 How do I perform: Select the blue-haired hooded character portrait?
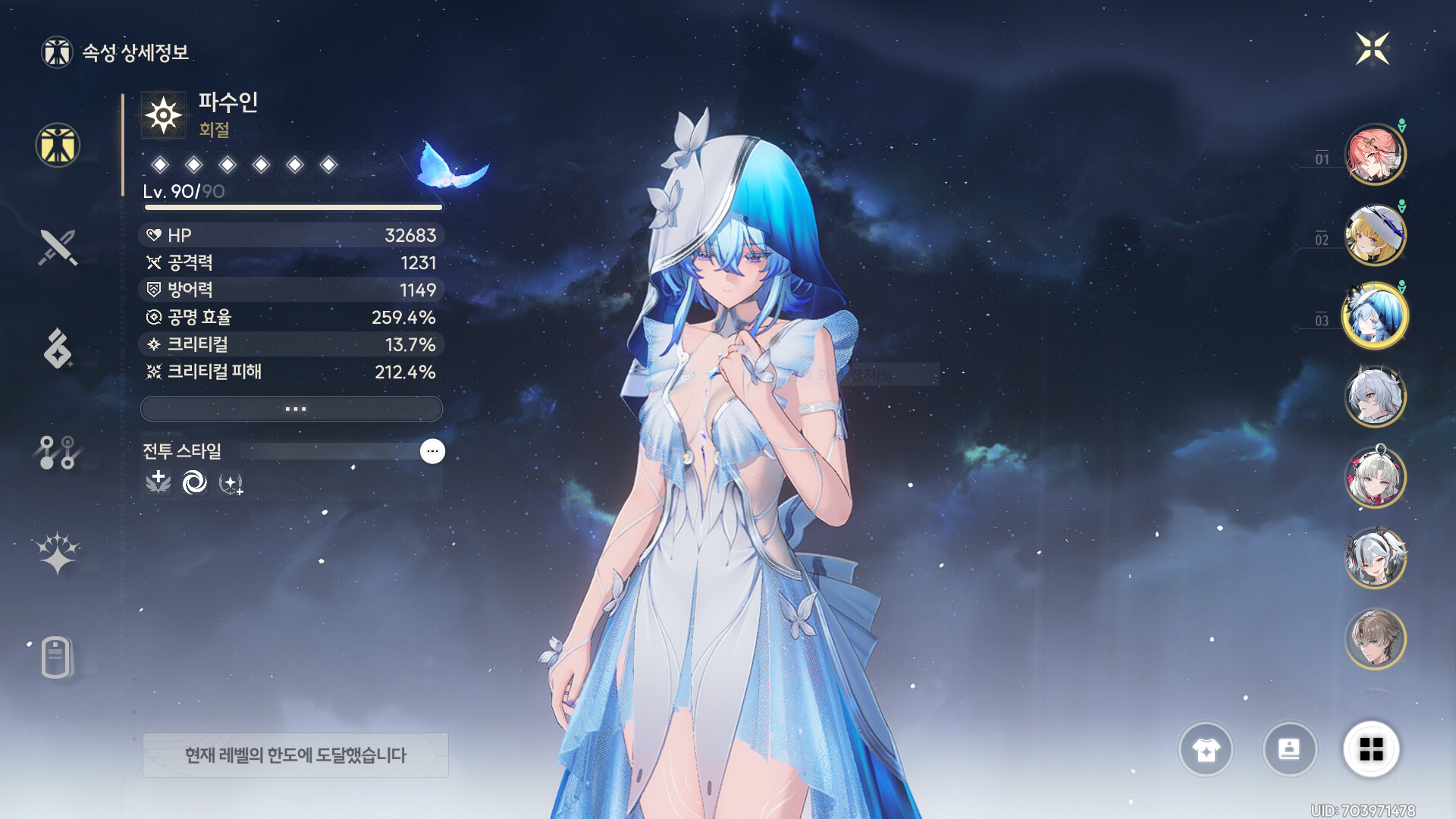(x=1375, y=315)
